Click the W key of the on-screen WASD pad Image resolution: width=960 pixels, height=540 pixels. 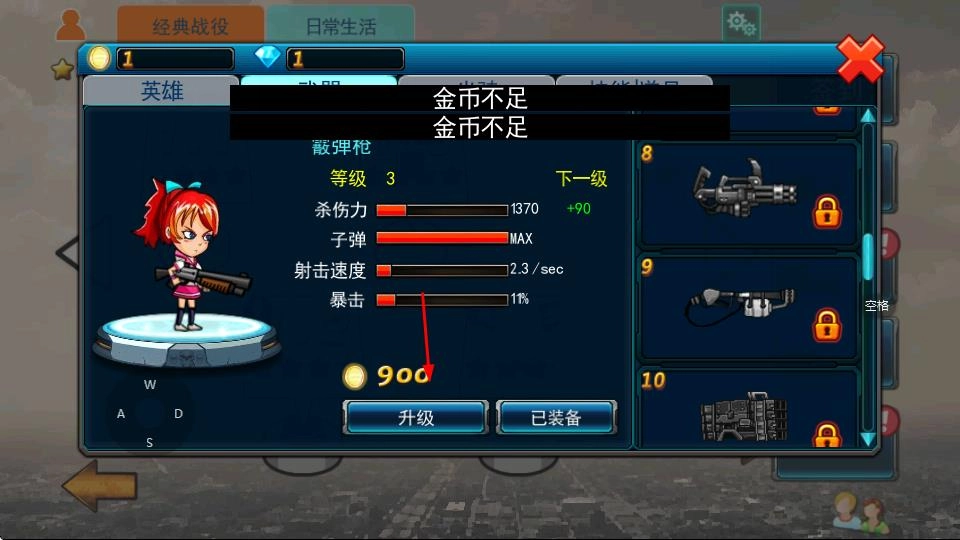point(150,385)
